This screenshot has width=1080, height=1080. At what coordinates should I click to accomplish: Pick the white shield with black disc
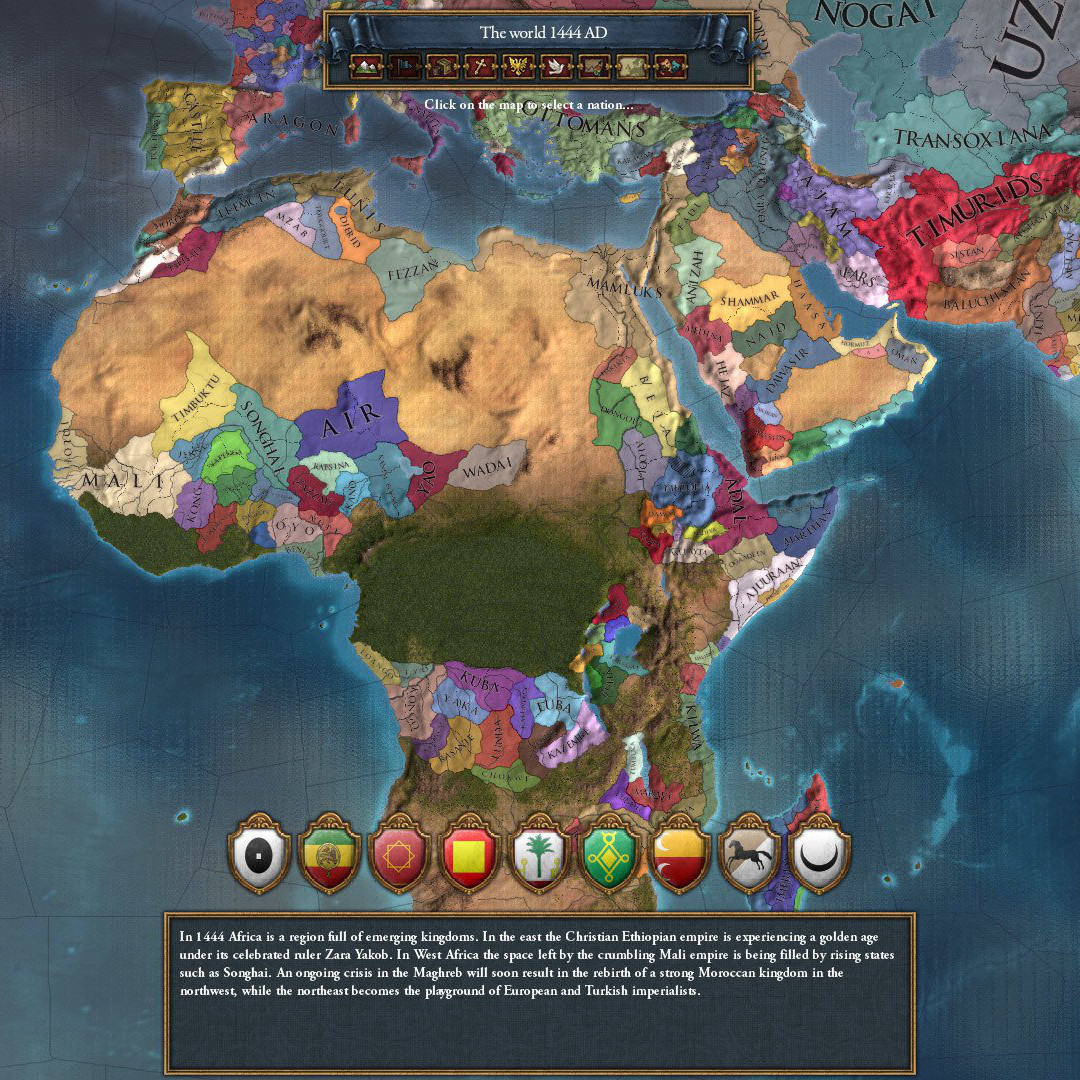tap(259, 856)
